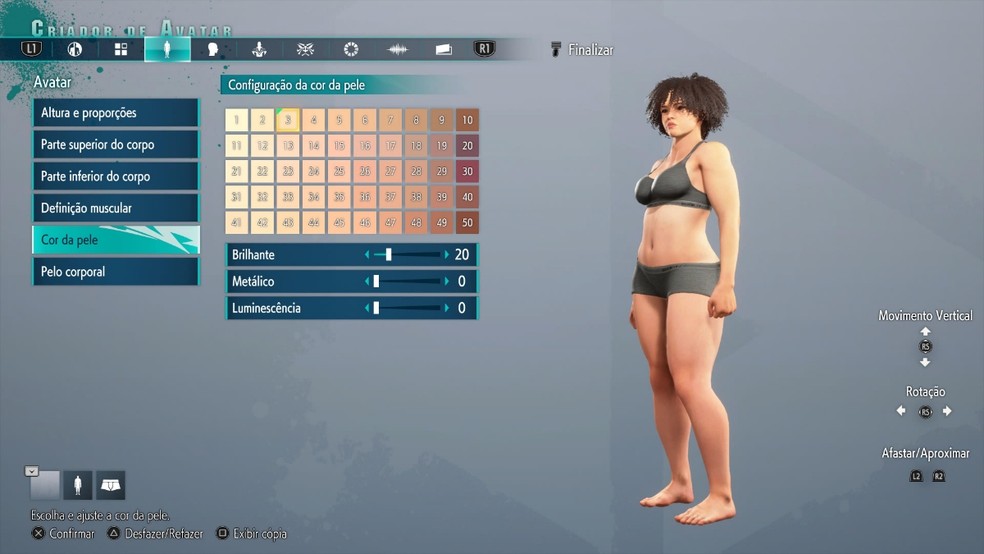
Task: Select the highlighted Cor da pele entry
Action: pos(115,240)
